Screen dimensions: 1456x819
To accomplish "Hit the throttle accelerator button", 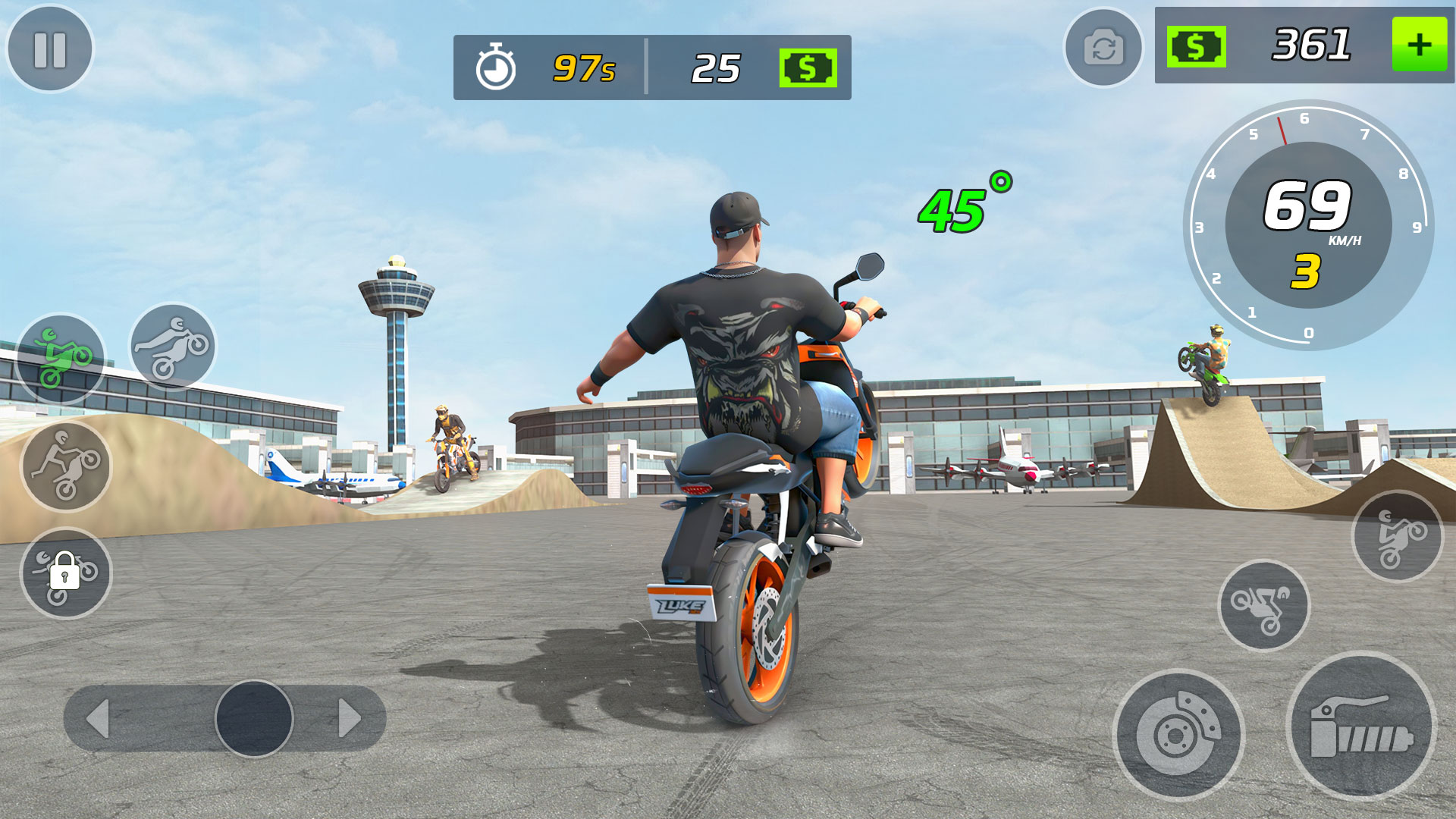I will tap(1362, 726).
